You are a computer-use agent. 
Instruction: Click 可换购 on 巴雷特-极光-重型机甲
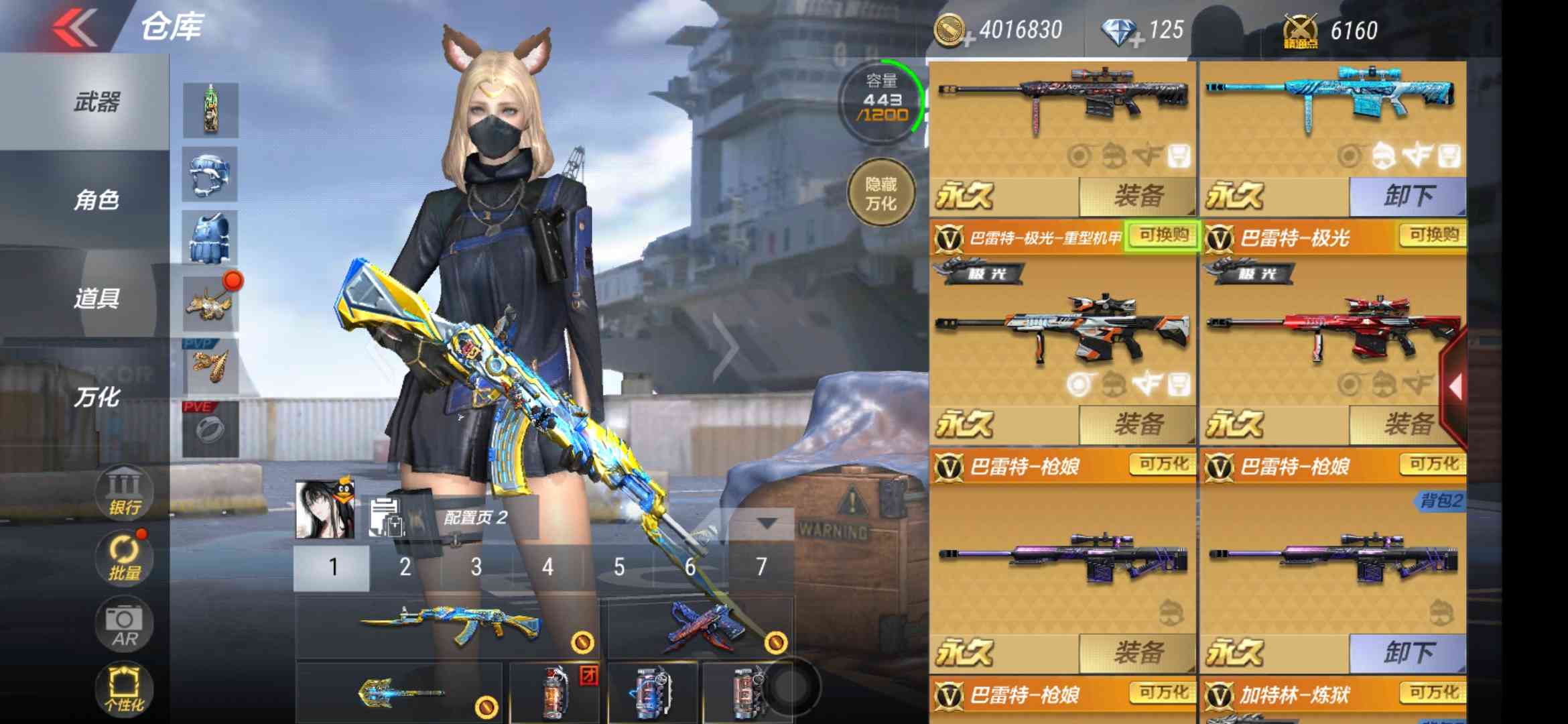pos(1163,235)
